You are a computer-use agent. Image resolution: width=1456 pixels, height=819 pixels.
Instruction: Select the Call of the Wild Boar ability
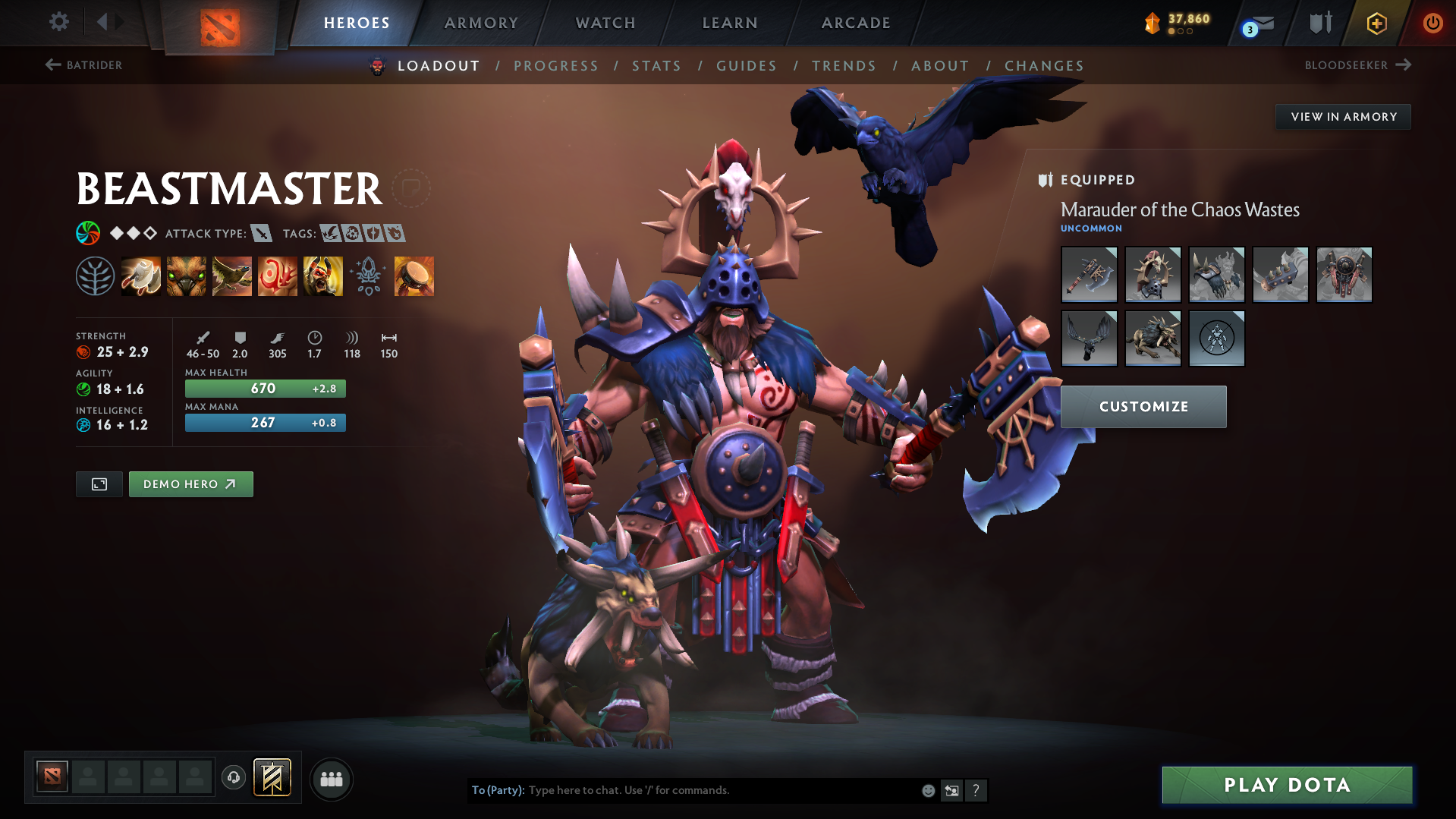coord(186,276)
